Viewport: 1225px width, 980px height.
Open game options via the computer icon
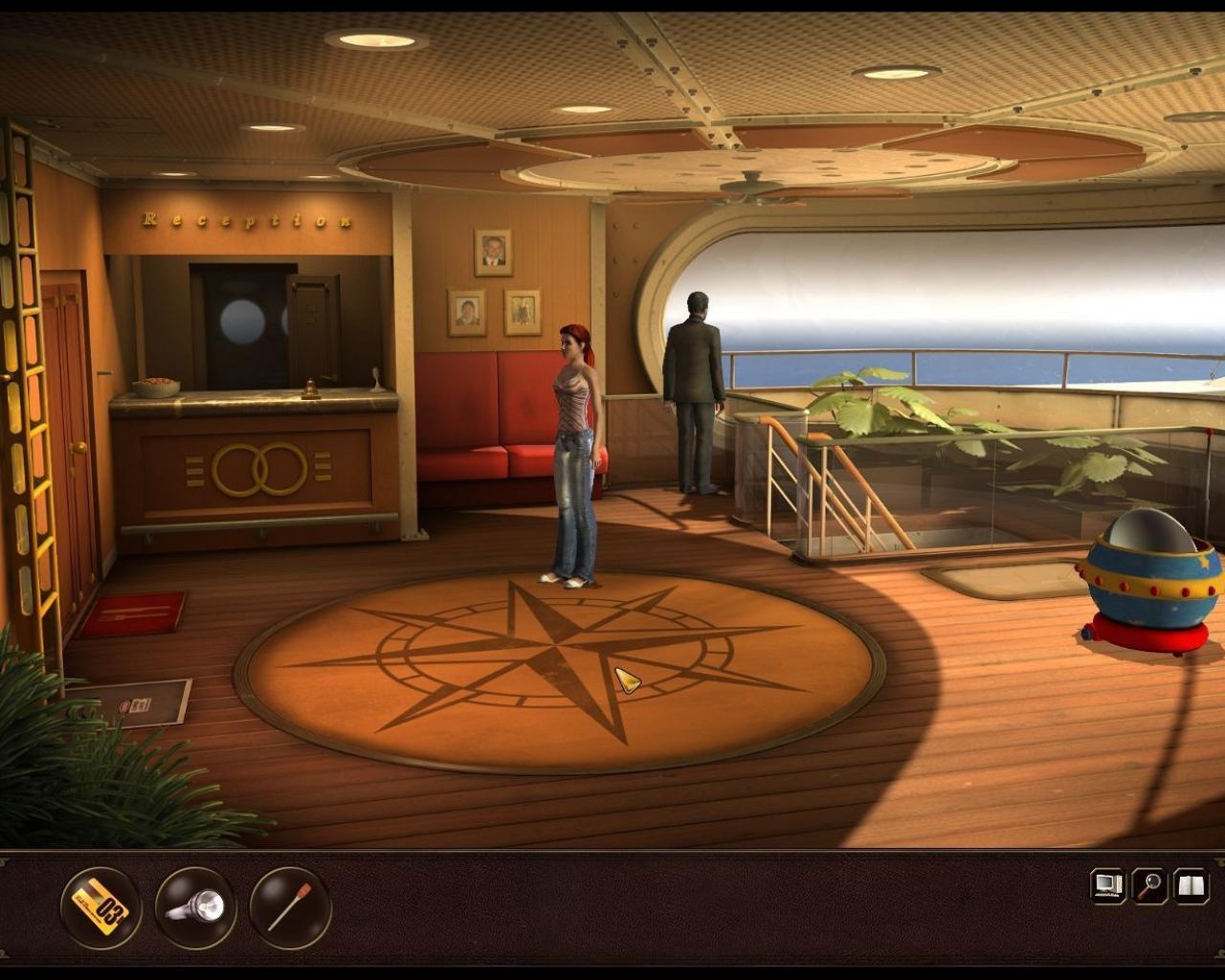click(x=1107, y=885)
